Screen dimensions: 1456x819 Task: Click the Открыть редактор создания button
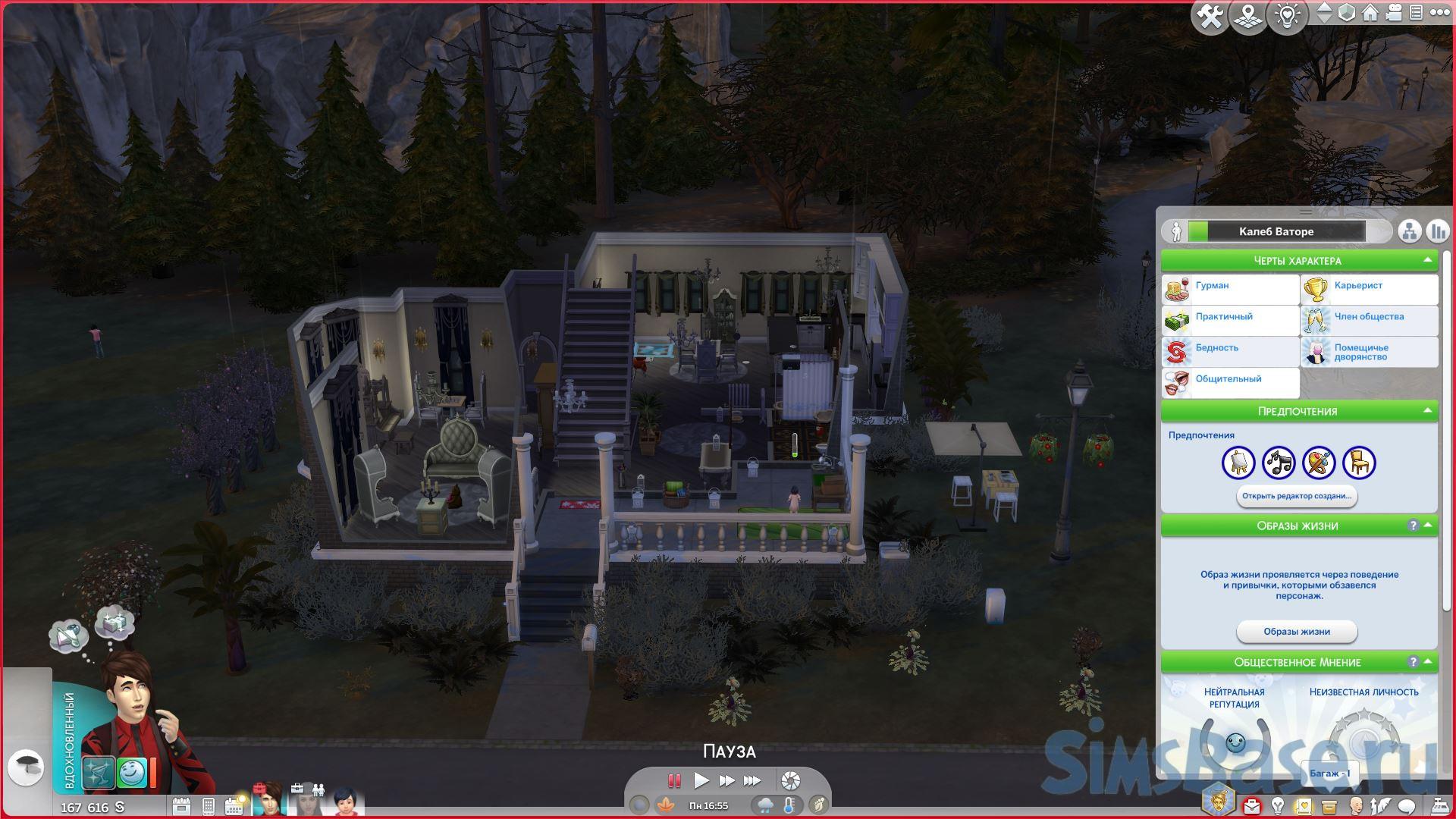[1297, 496]
